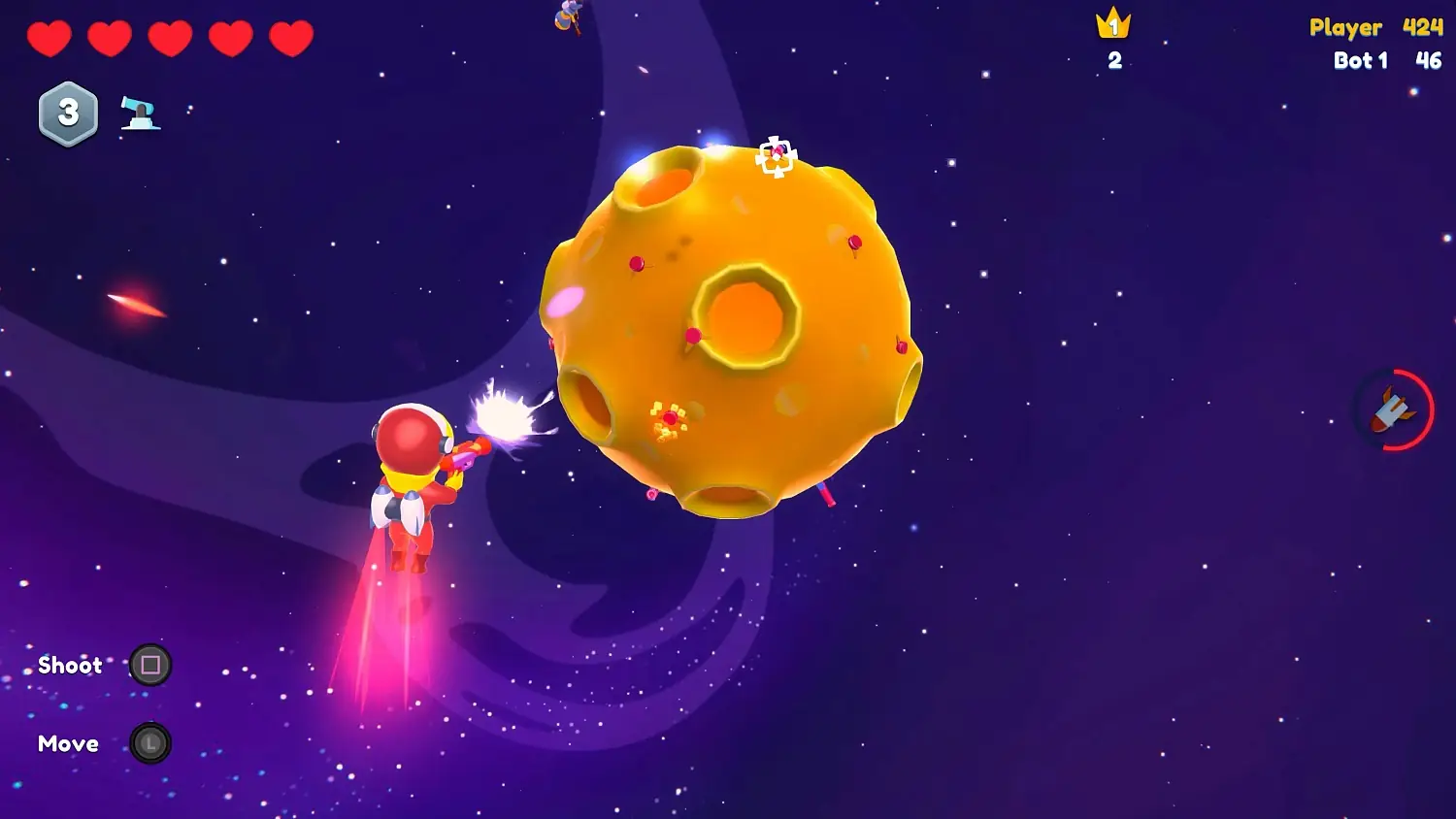Viewport: 1456px width, 819px height.
Task: Click the Shoot button label
Action: 70,666
